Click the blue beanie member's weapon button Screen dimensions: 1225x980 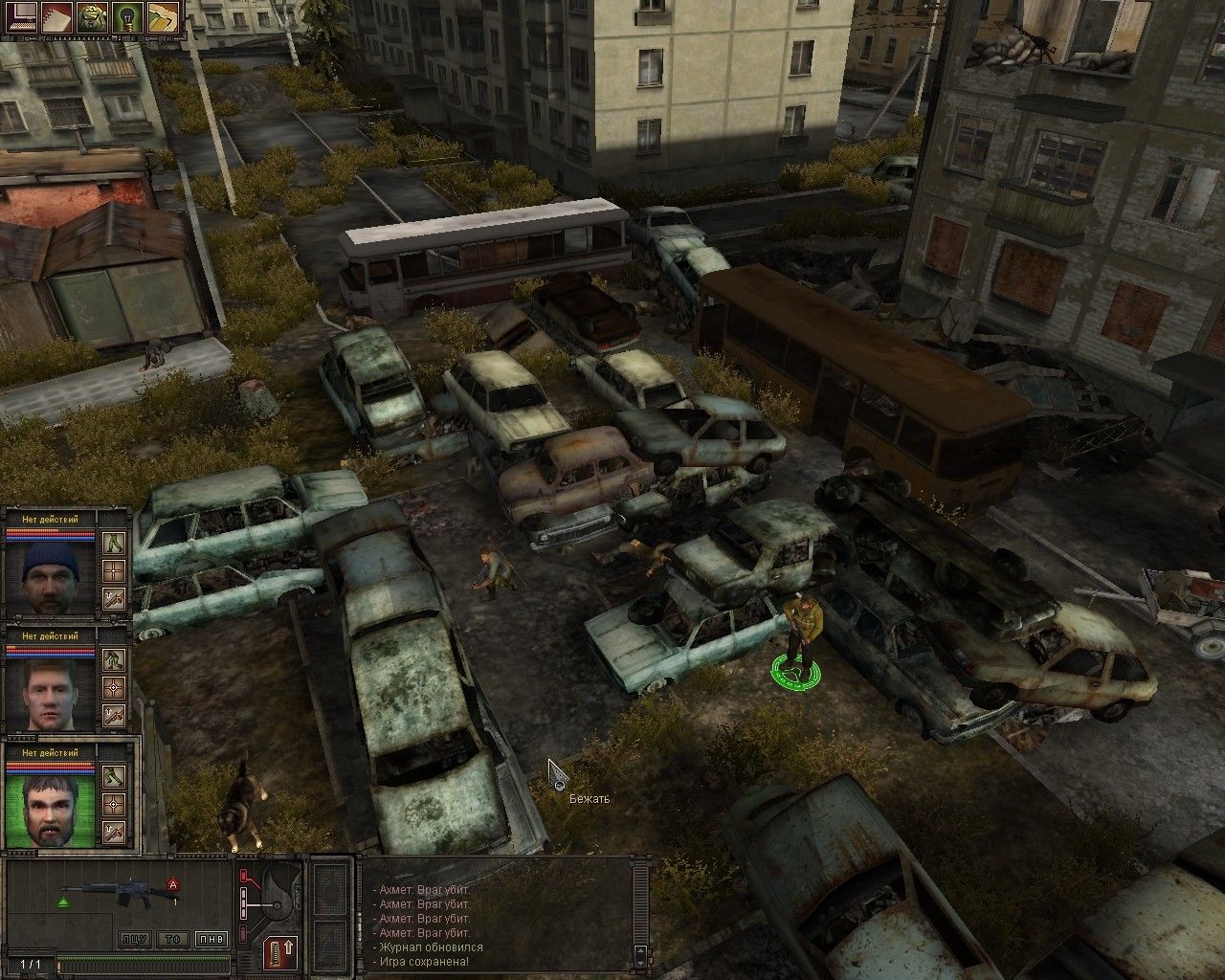[x=115, y=599]
